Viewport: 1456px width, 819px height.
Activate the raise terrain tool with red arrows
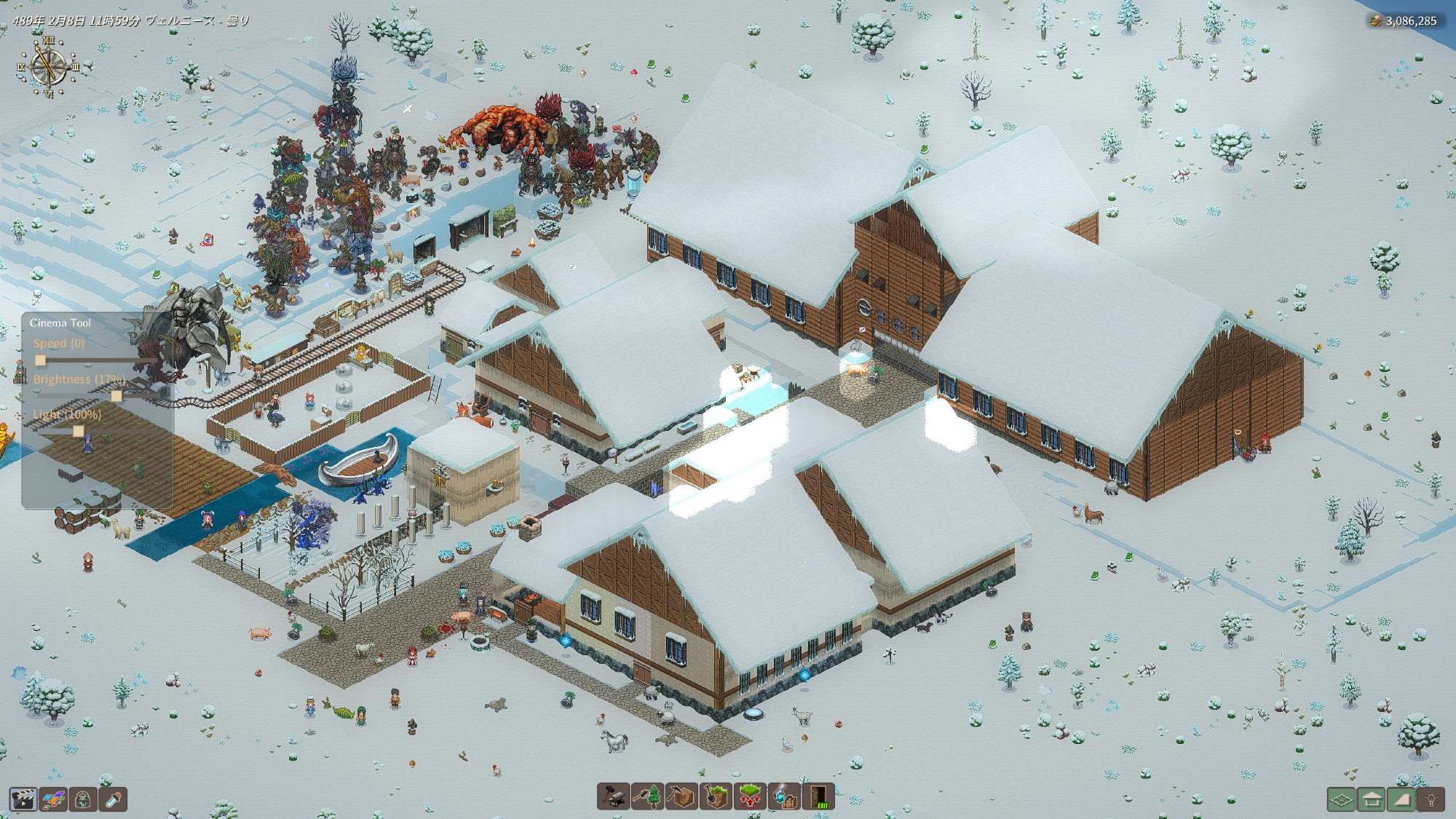[750, 796]
